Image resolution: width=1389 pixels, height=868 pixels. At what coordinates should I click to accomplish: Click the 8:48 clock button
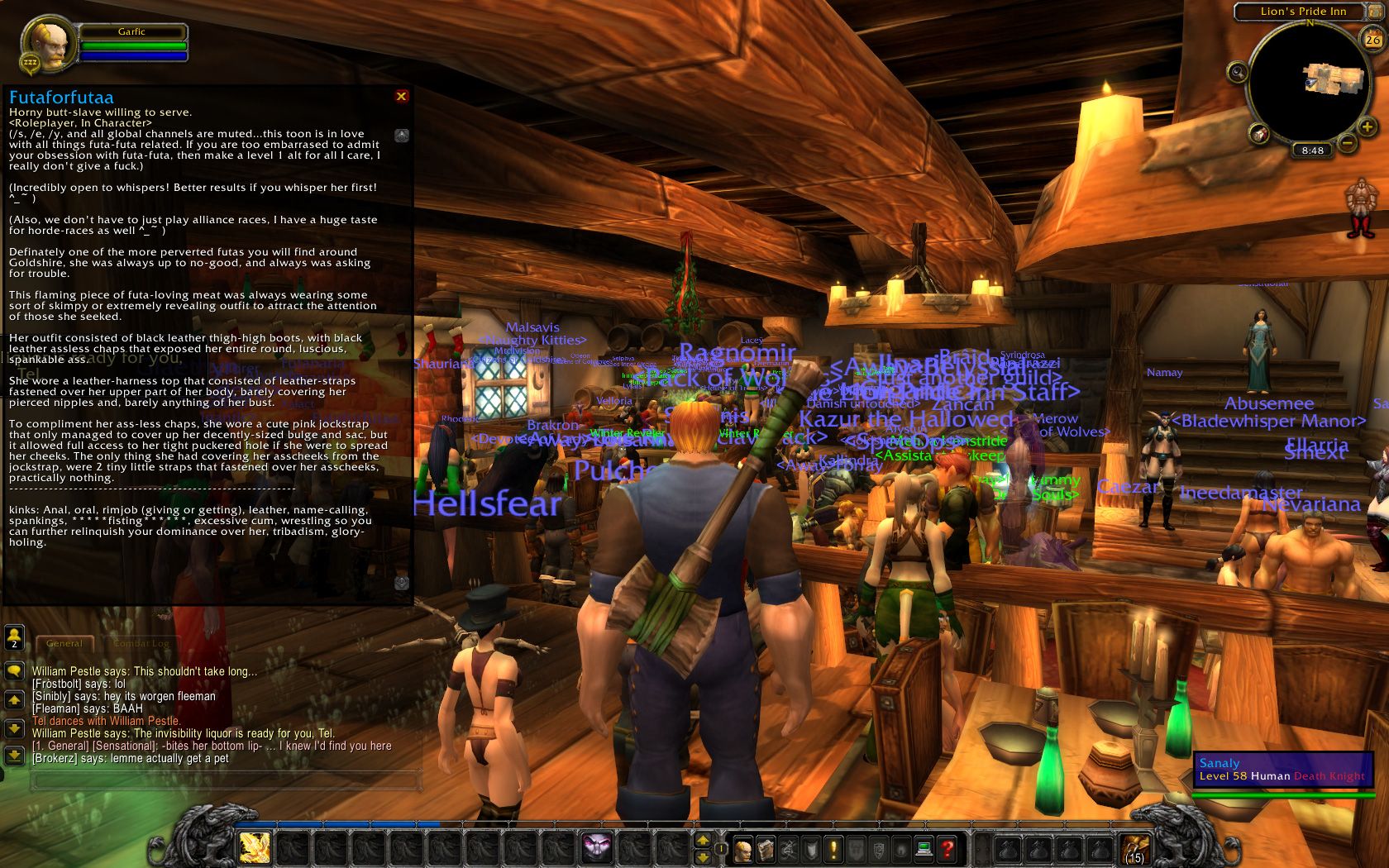pyautogui.click(x=1312, y=150)
